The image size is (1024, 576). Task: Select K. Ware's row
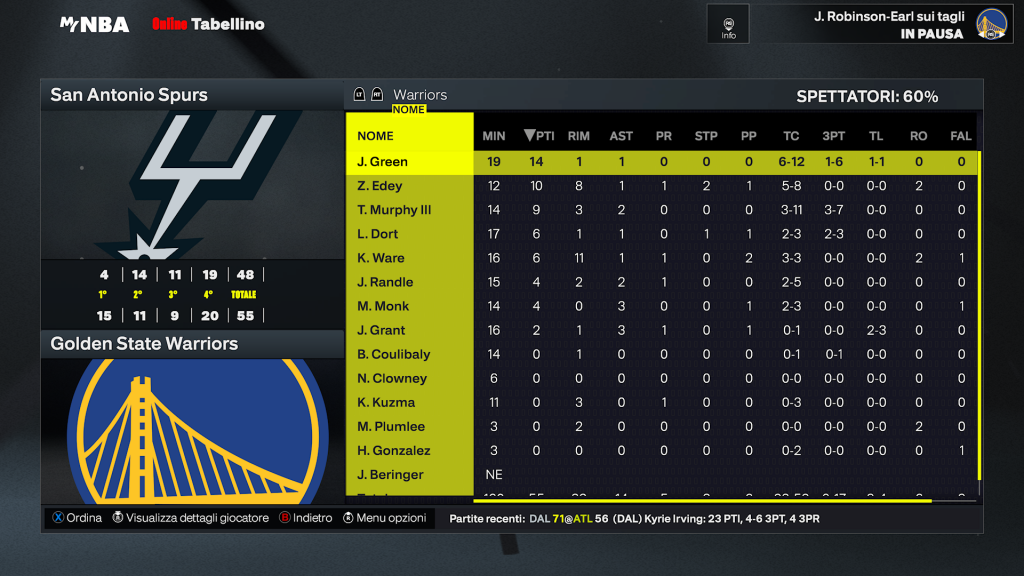pos(381,258)
